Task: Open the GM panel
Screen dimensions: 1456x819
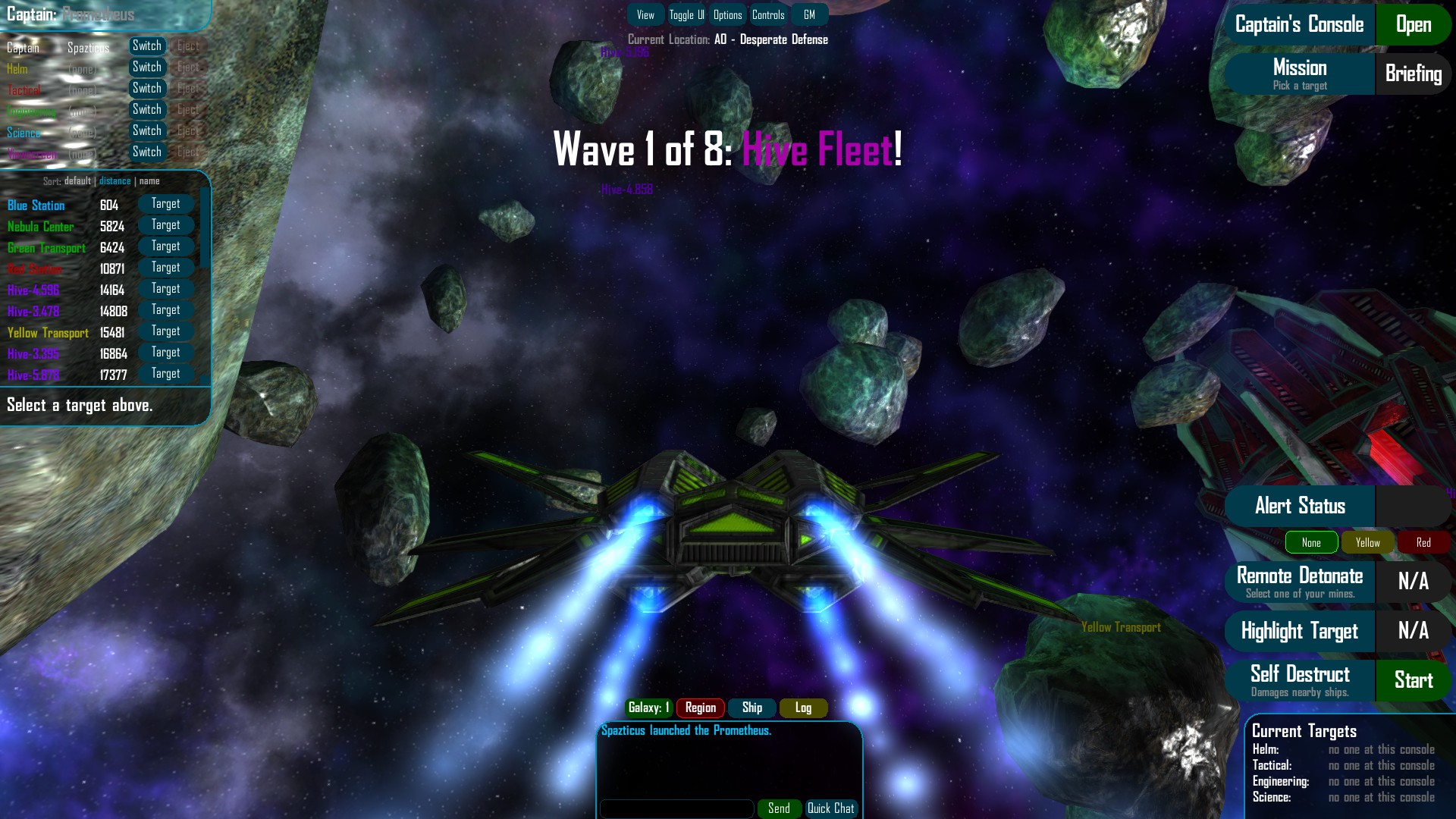Action: pyautogui.click(x=809, y=14)
